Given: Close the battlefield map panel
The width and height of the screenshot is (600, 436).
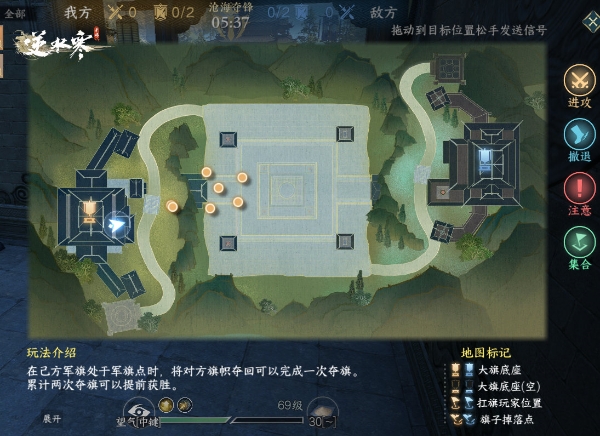Looking at the screenshot, I should 590,20.
